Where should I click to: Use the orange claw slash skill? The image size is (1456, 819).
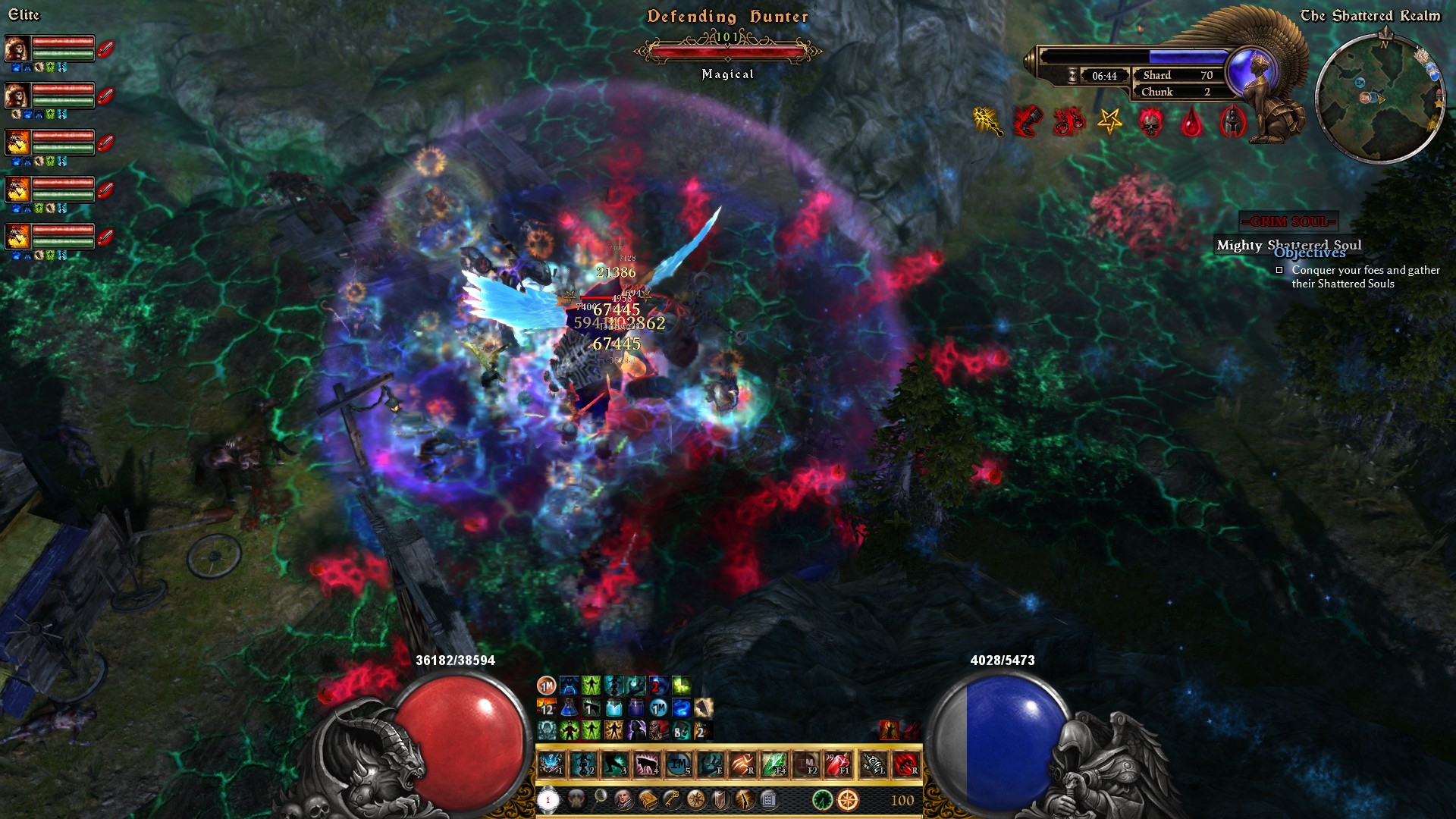coord(742,764)
